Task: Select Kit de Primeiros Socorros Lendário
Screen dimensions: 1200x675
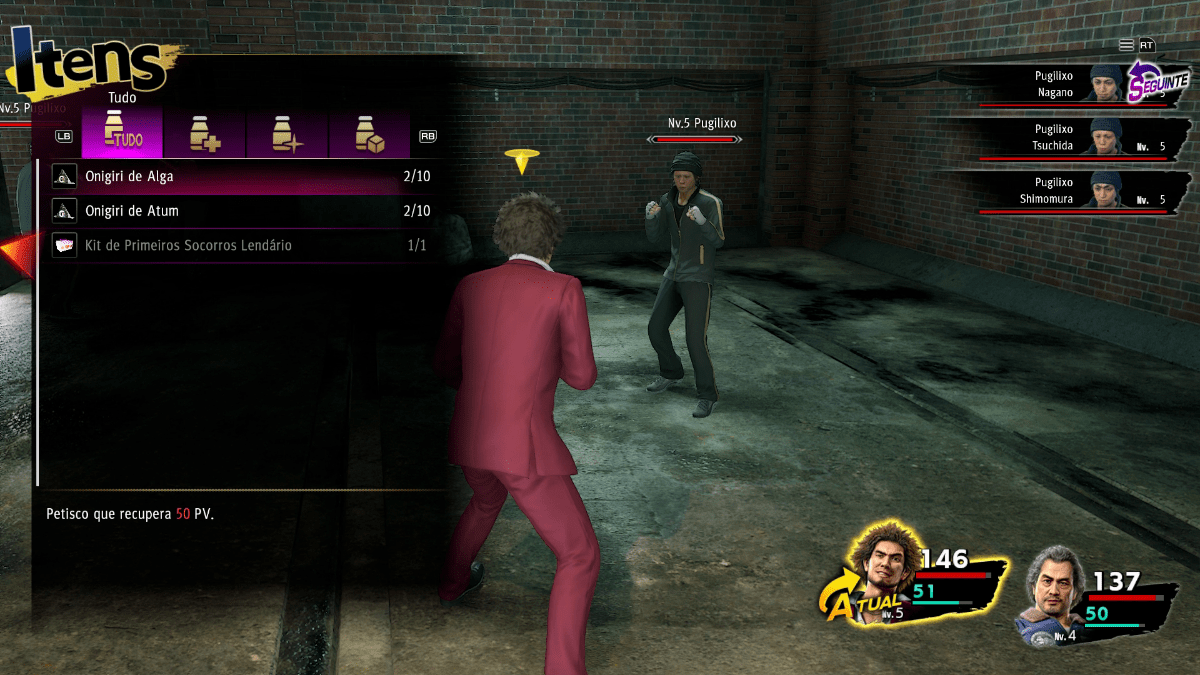Action: point(240,245)
